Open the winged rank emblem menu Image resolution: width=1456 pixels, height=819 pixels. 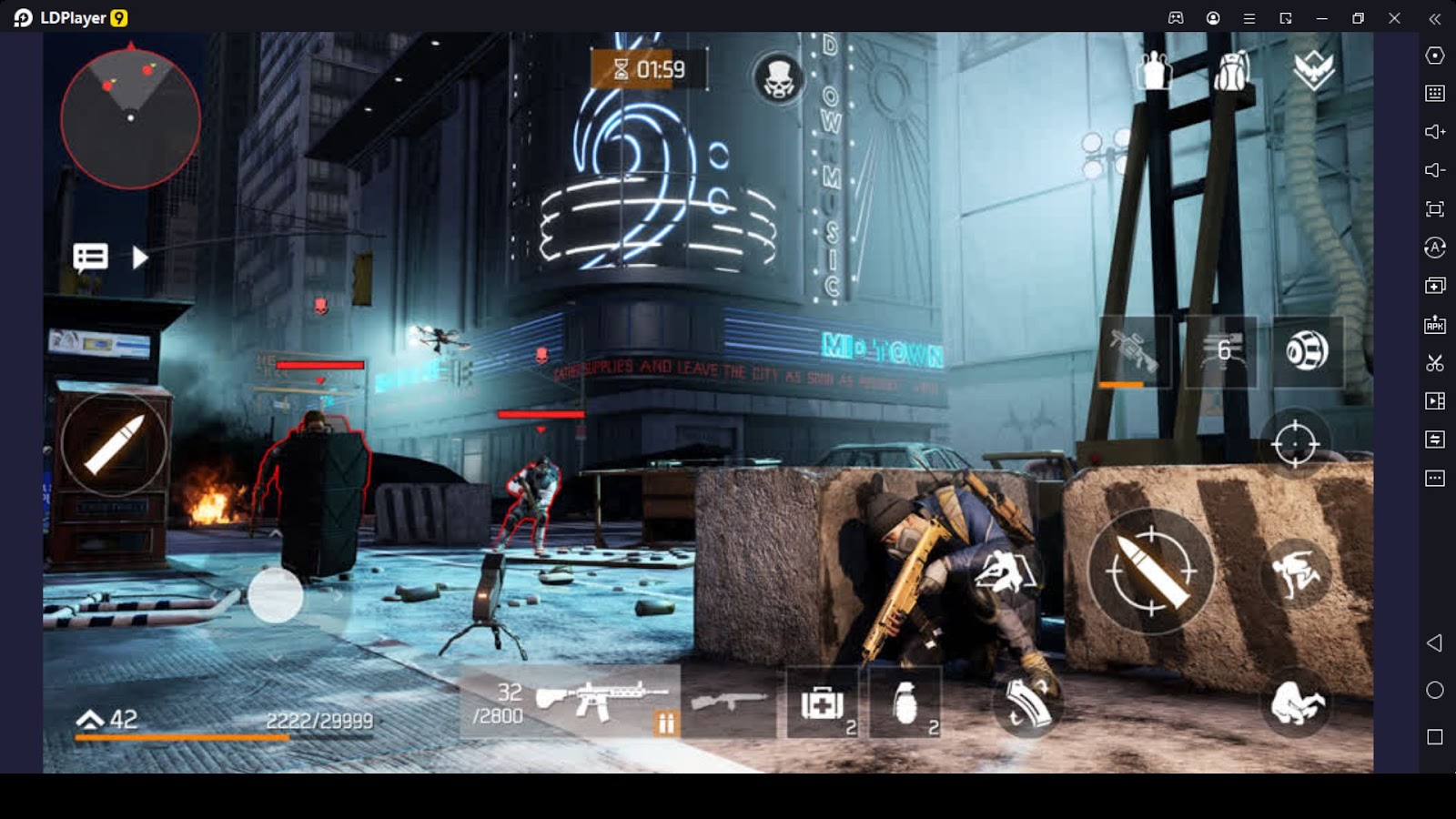[1313, 68]
